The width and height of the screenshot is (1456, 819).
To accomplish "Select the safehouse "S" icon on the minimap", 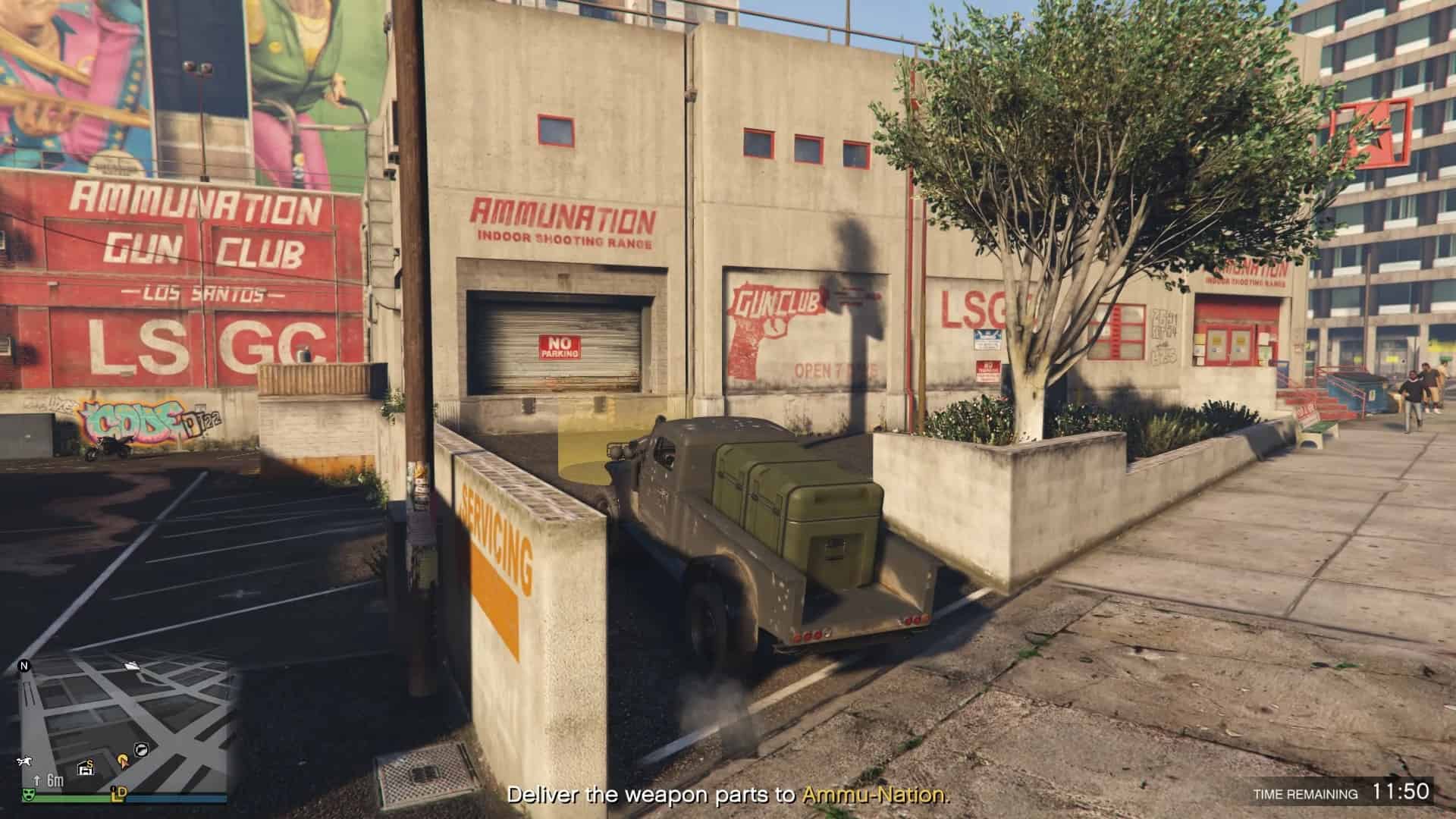I will click(86, 767).
